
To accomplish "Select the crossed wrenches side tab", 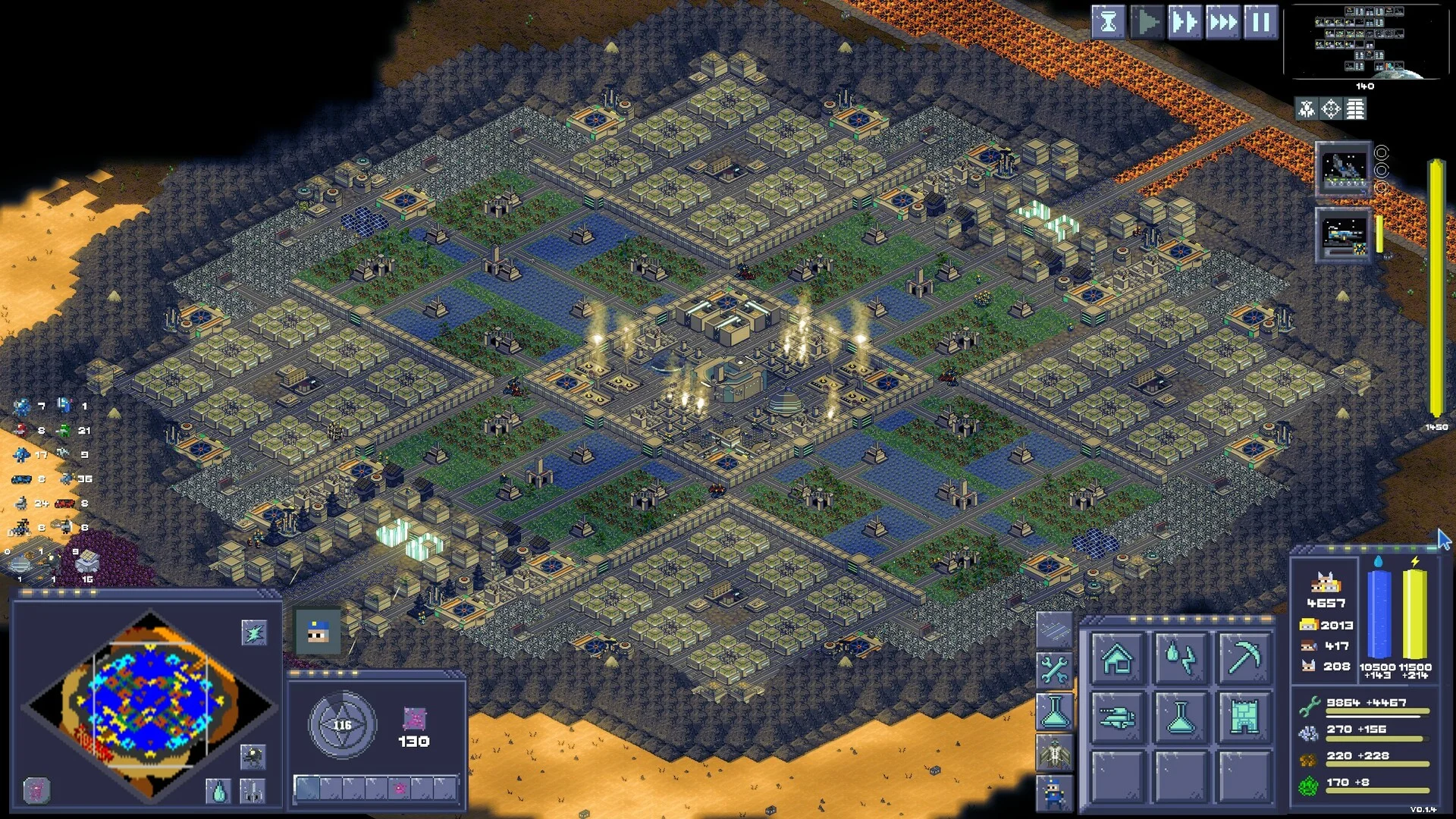I will tap(1054, 670).
